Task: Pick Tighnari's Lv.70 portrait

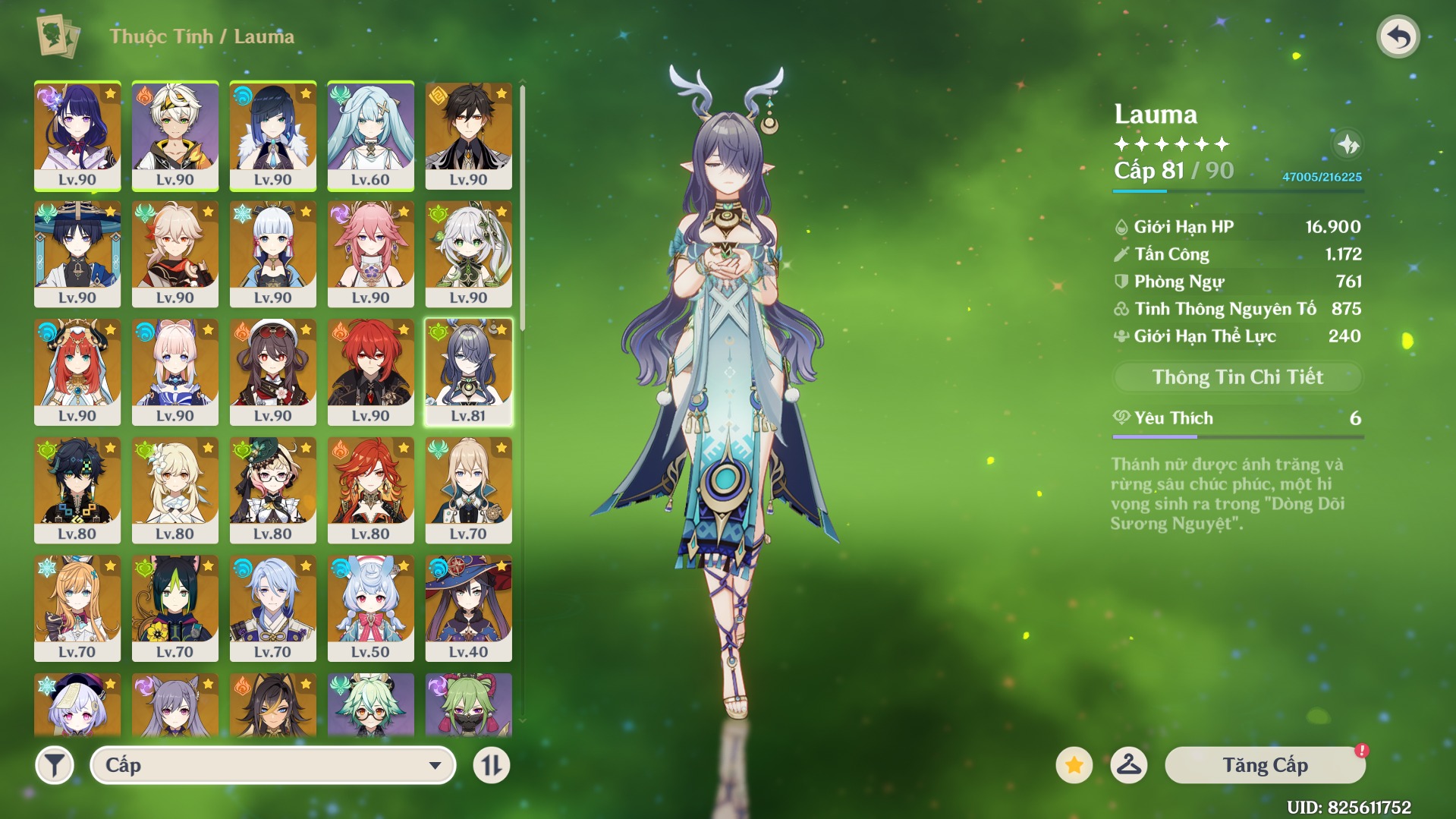Action: 175,607
